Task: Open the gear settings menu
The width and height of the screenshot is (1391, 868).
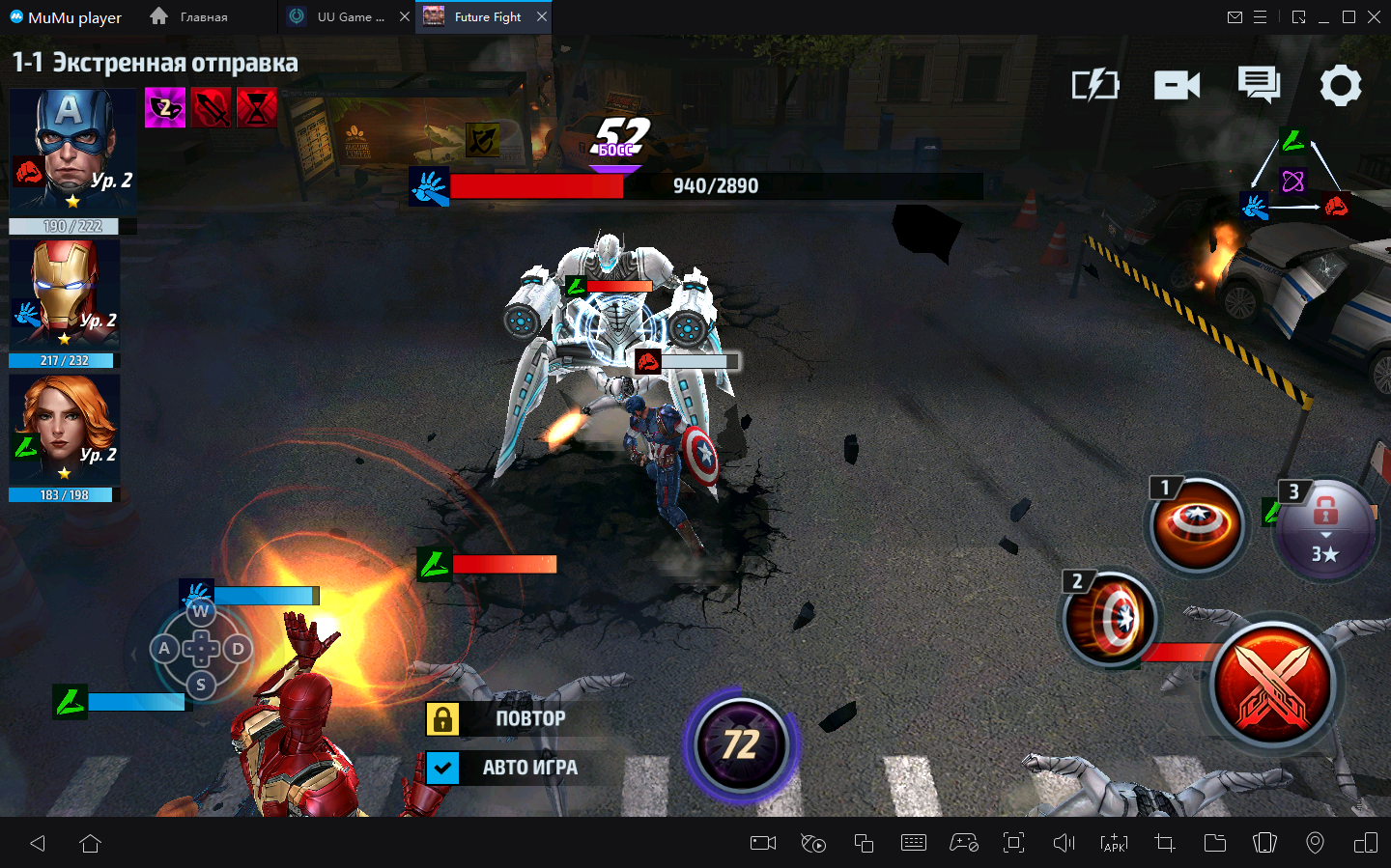Action: 1340,86
